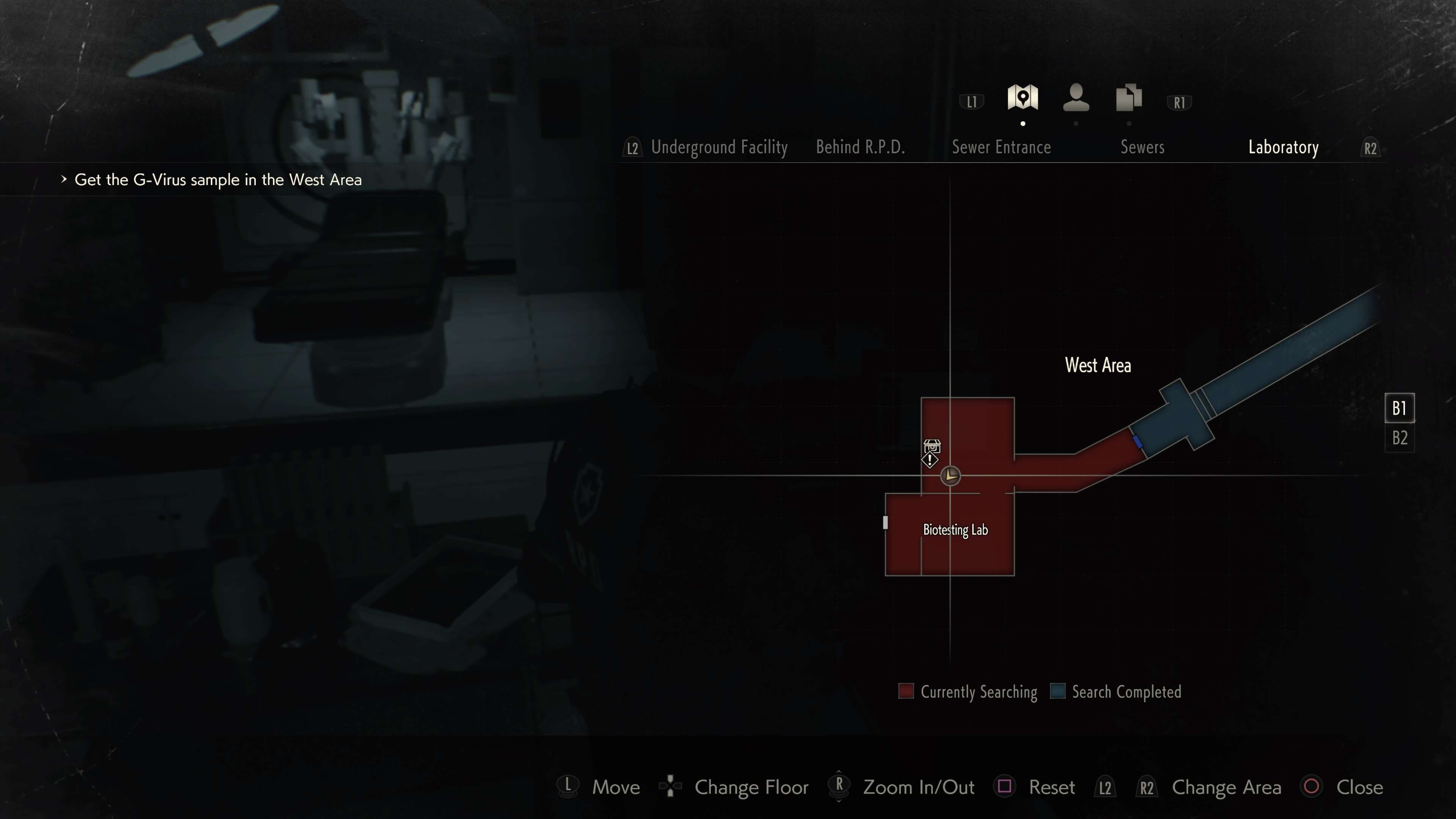Choose the Laboratory area tab
This screenshot has width=1456, height=819.
point(1283,147)
